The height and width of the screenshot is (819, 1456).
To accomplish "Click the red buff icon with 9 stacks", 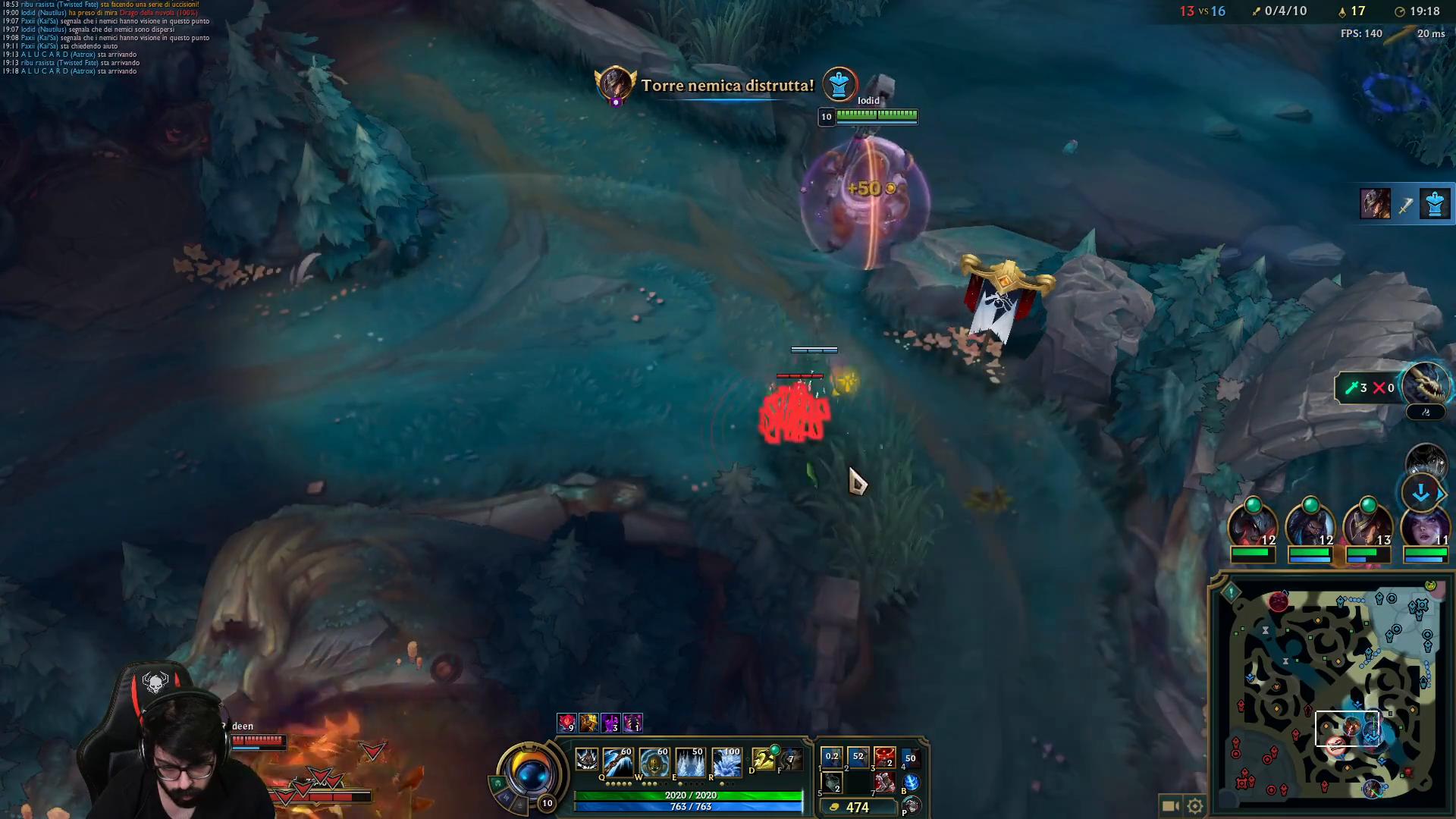I will tap(566, 722).
